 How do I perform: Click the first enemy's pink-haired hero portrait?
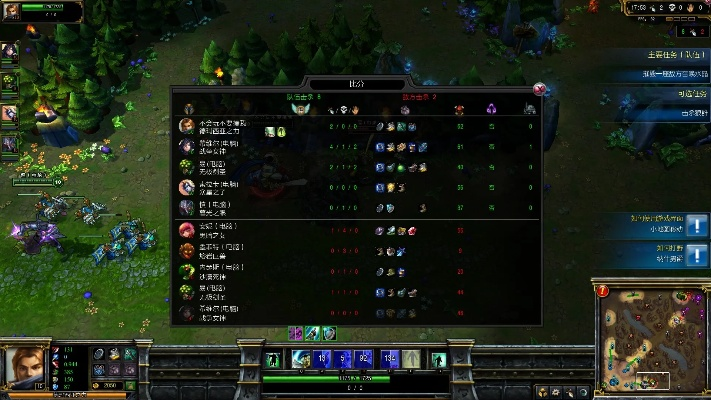pyautogui.click(x=186, y=230)
